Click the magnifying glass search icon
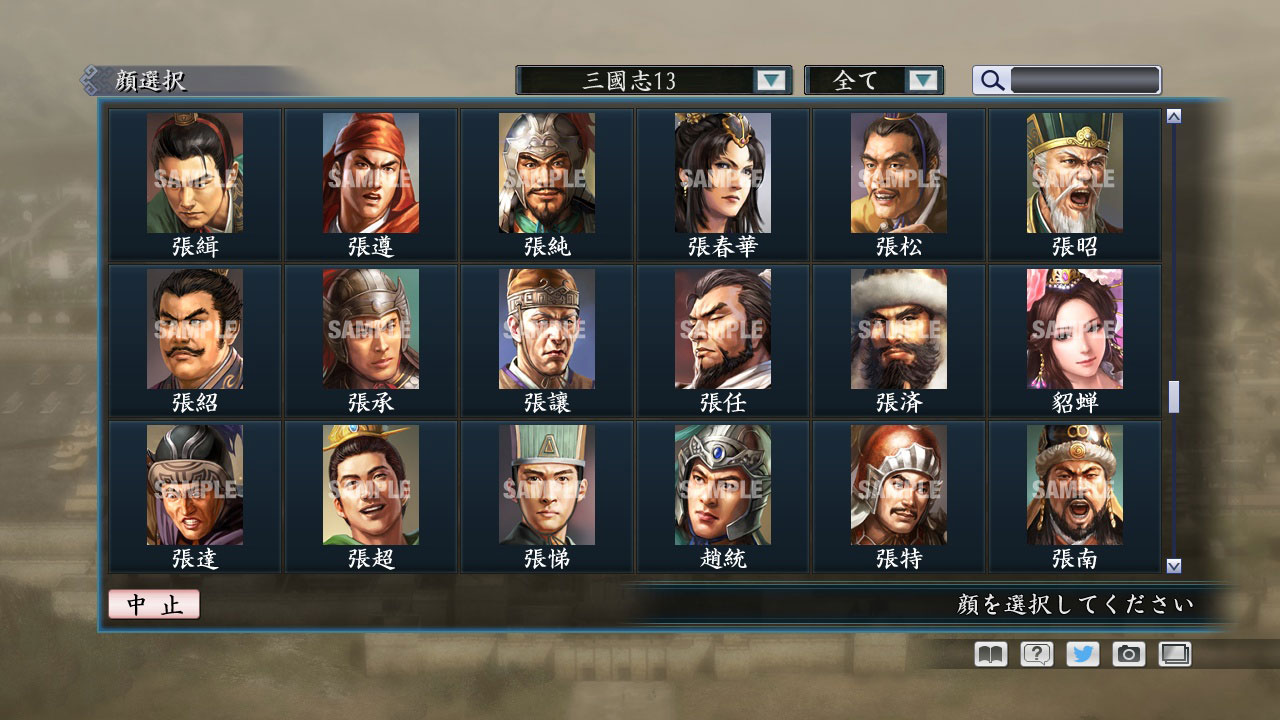Viewport: 1280px width, 720px height. point(991,80)
